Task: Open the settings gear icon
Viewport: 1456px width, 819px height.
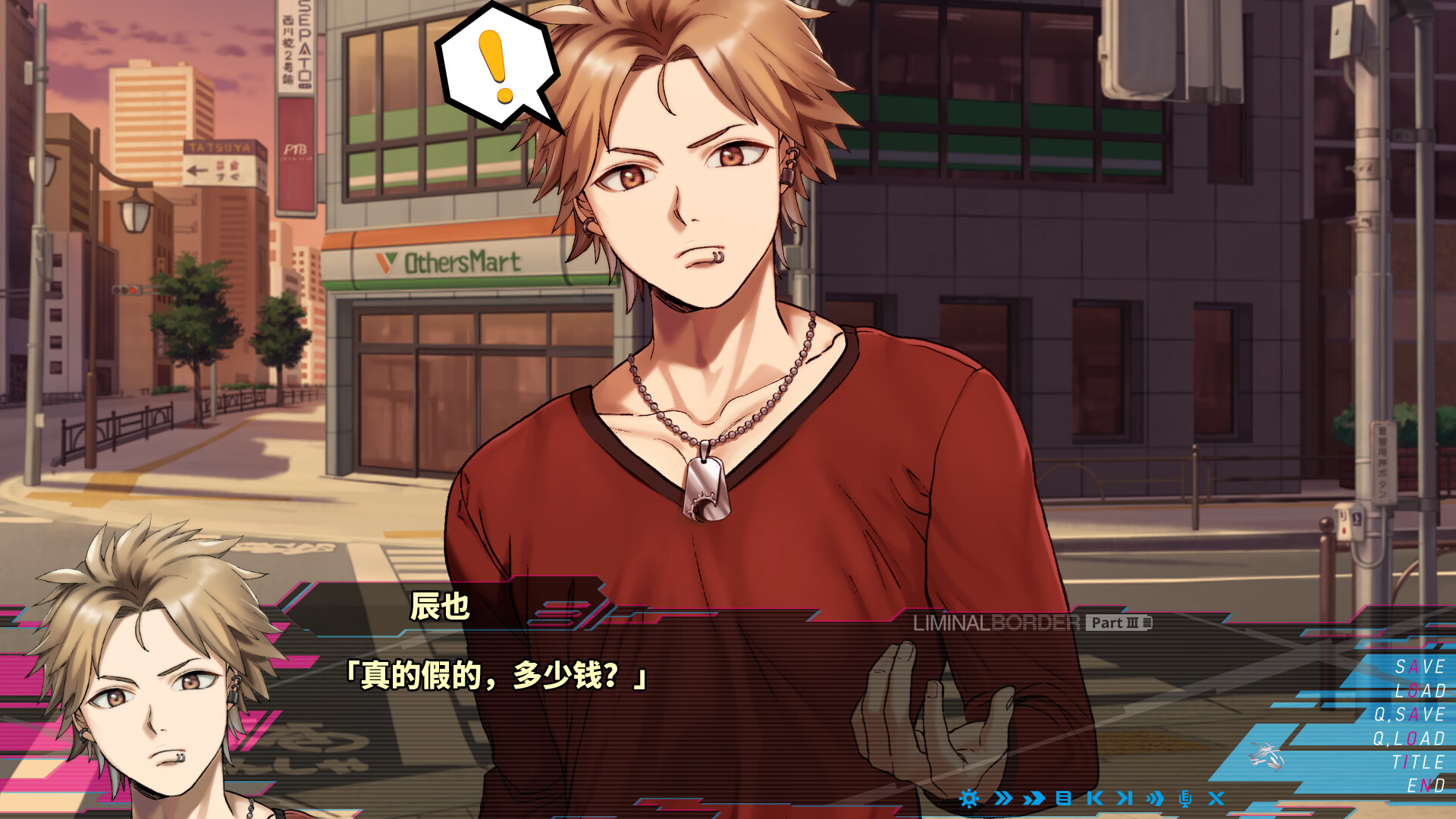Action: pyautogui.click(x=968, y=799)
